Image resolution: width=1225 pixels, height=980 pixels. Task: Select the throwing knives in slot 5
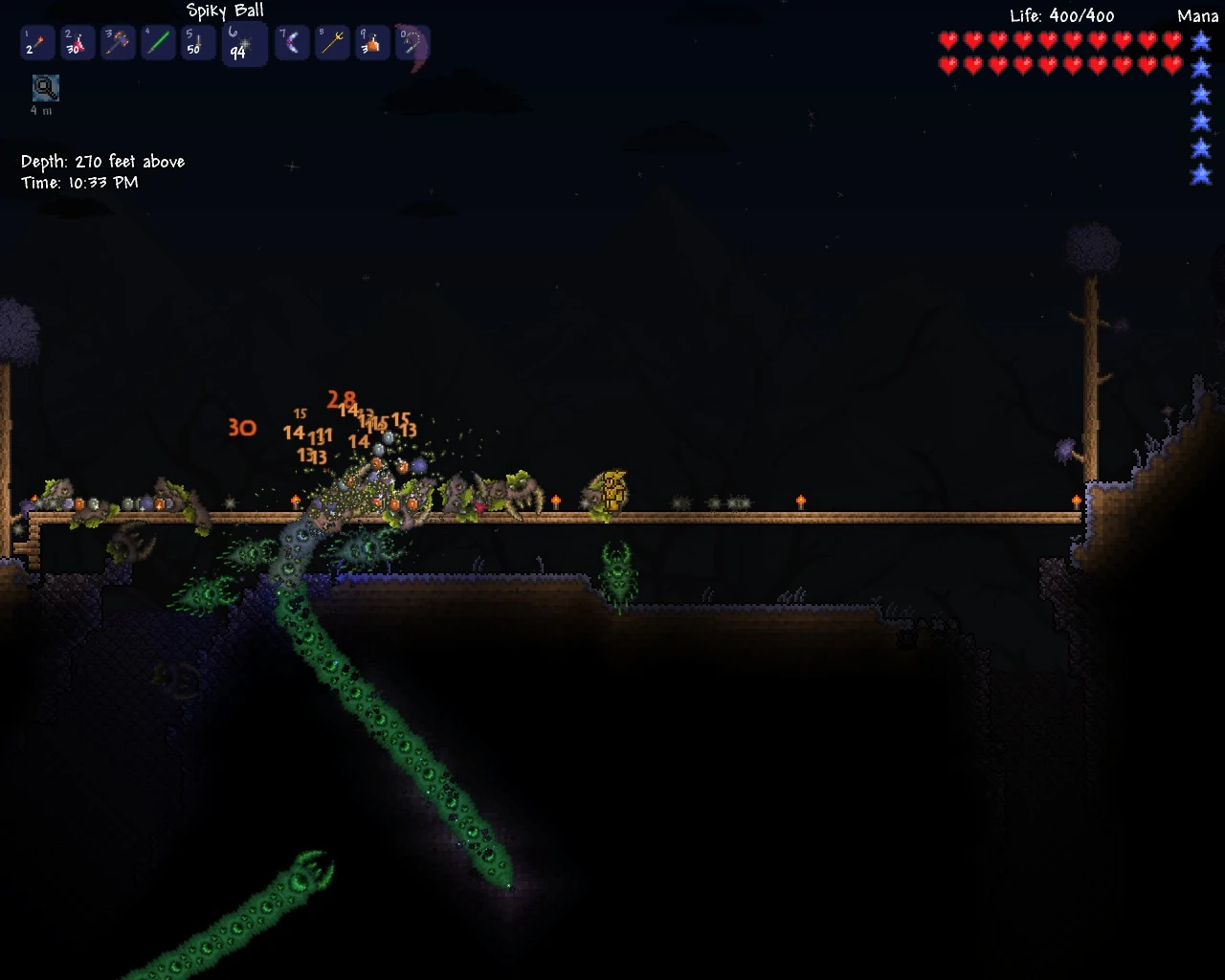click(x=197, y=43)
